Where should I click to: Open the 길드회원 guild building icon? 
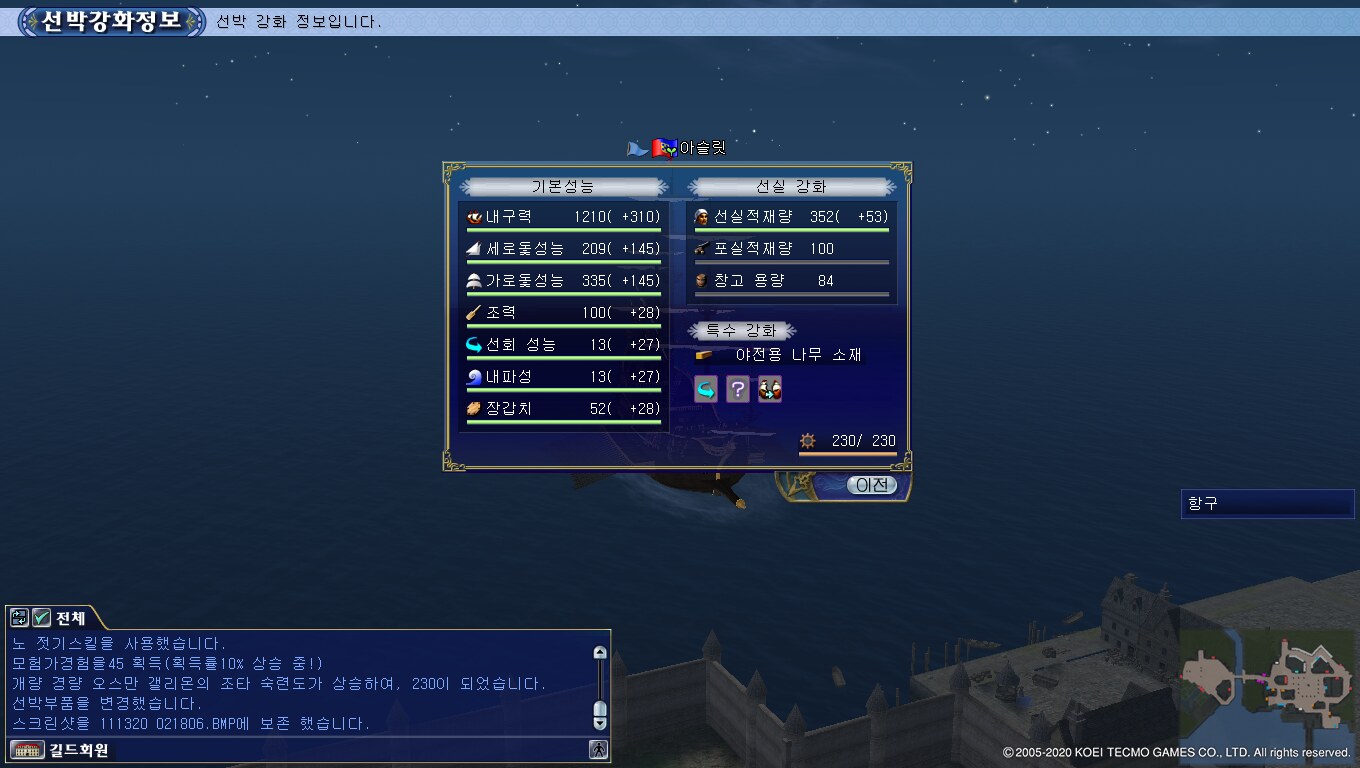click(x=21, y=749)
